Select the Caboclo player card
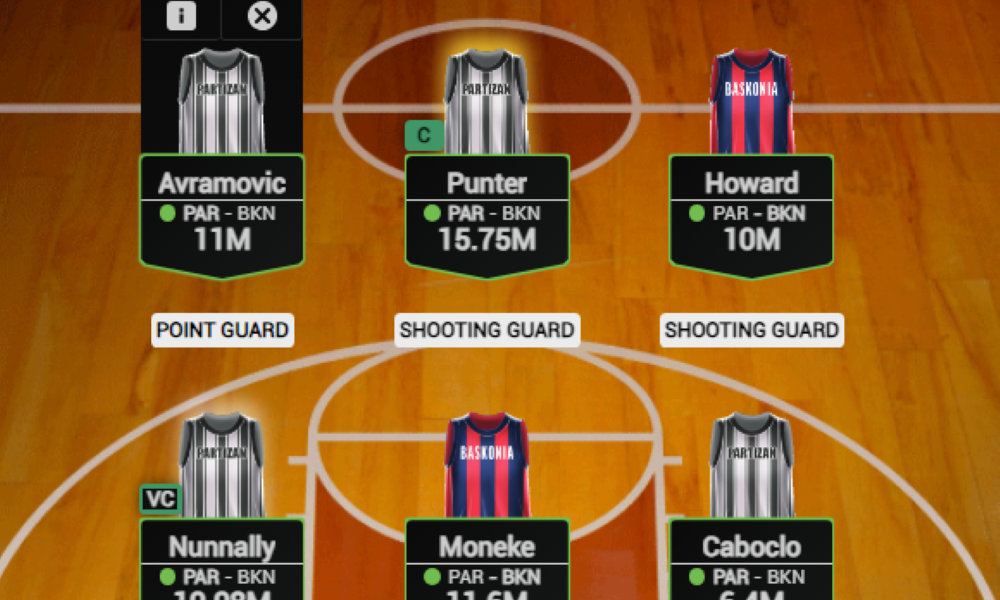The image size is (1000, 600). (x=751, y=560)
